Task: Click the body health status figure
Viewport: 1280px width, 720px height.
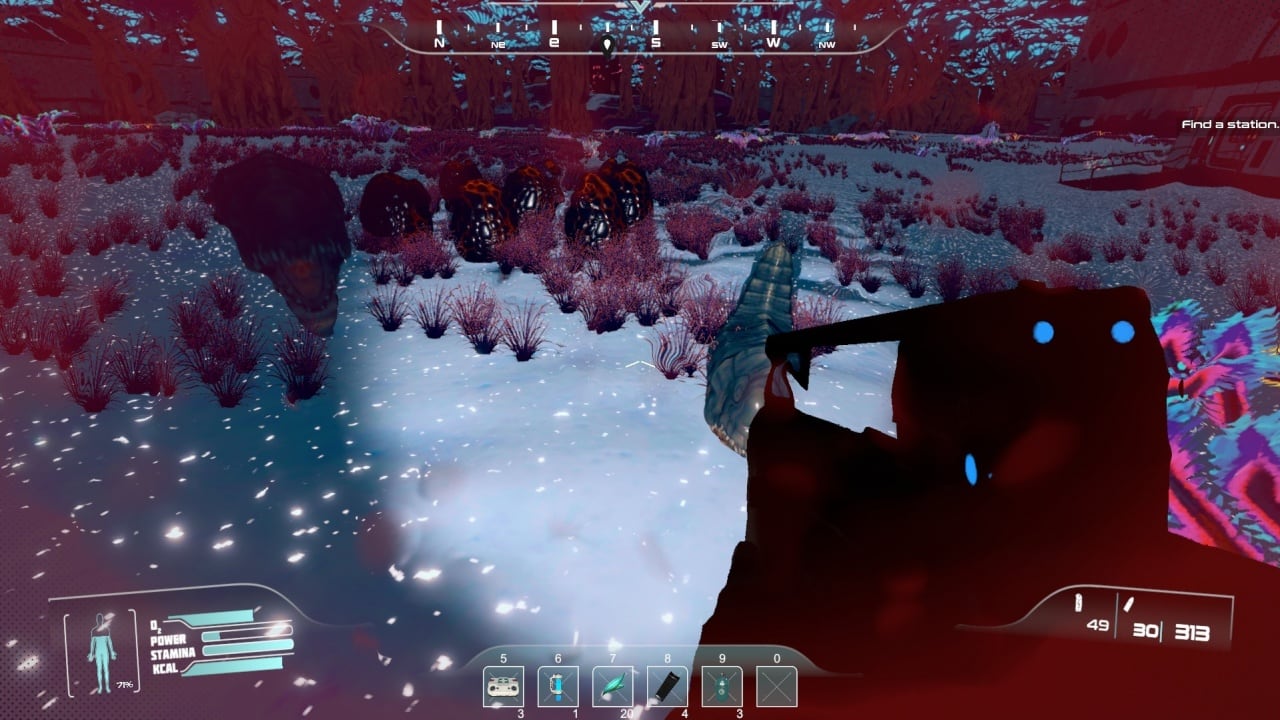Action: tap(102, 650)
